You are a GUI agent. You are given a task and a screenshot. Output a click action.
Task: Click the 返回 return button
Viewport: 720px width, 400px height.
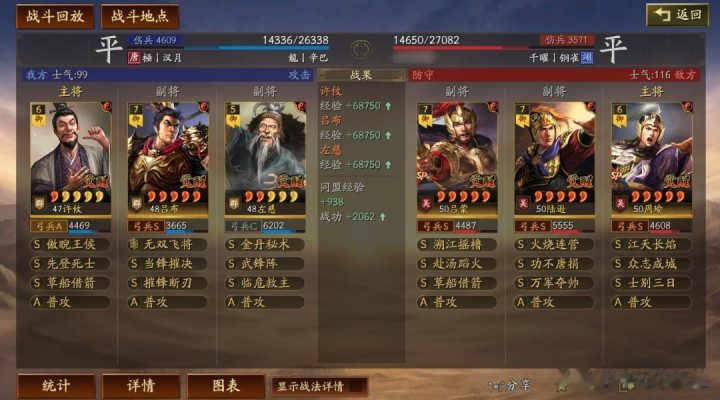click(678, 15)
